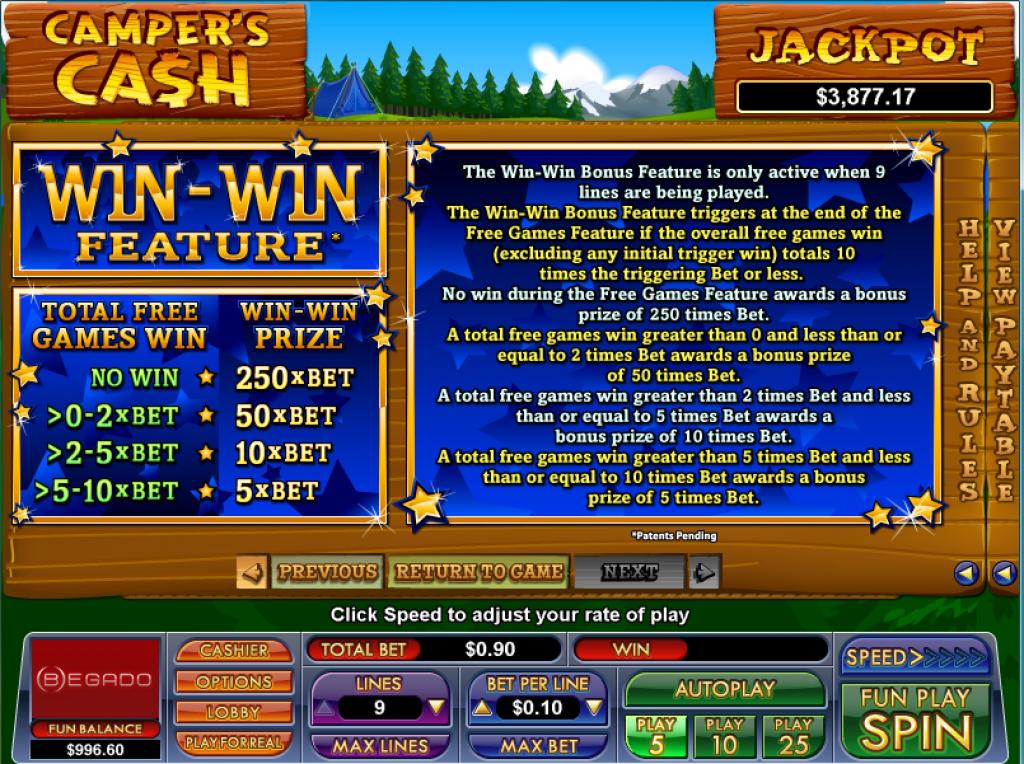This screenshot has height=764, width=1024.
Task: Select Play 25 autoplay spins
Action: 793,735
